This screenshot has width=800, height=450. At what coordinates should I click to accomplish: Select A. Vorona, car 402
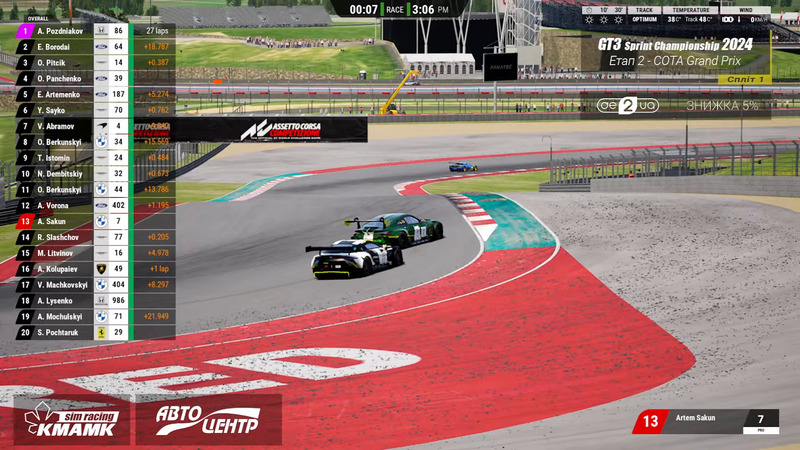pyautogui.click(x=62, y=205)
